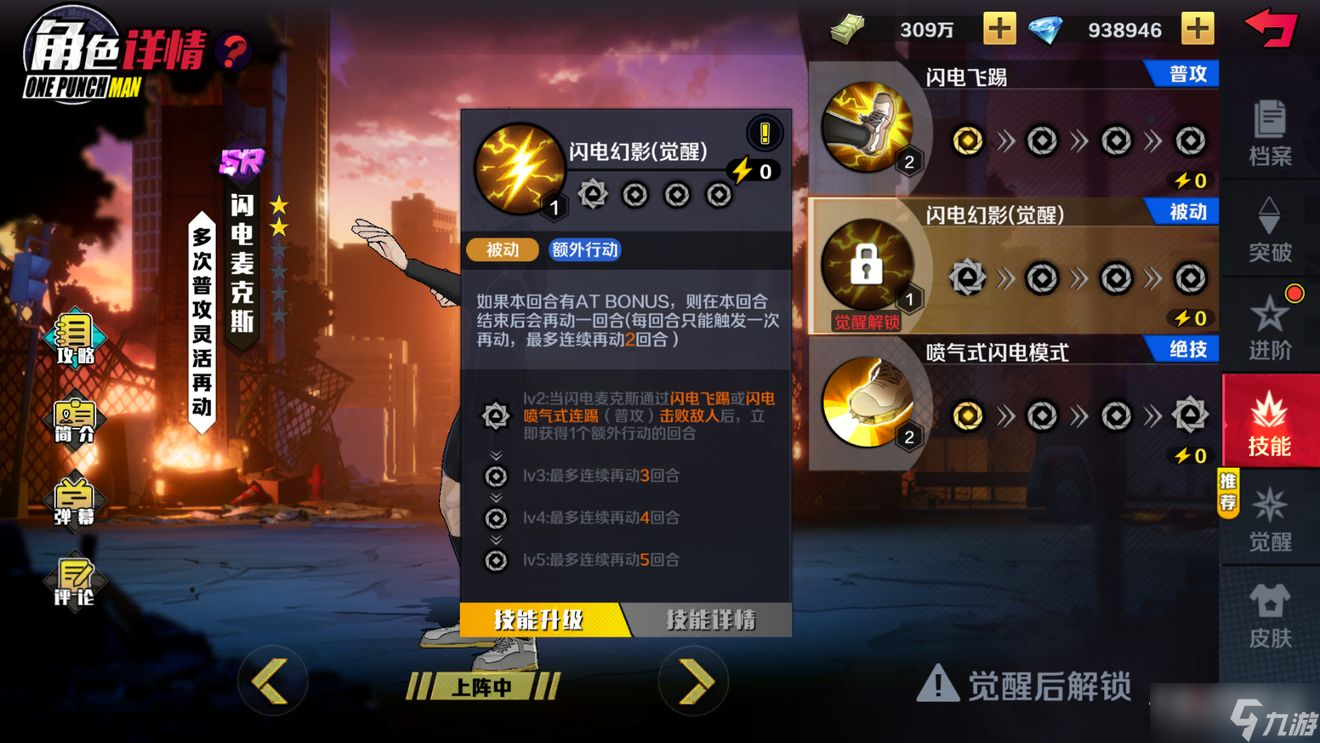1320x743 pixels.
Task: Switch to the 觉醒 awakening panel
Action: click(x=1271, y=522)
